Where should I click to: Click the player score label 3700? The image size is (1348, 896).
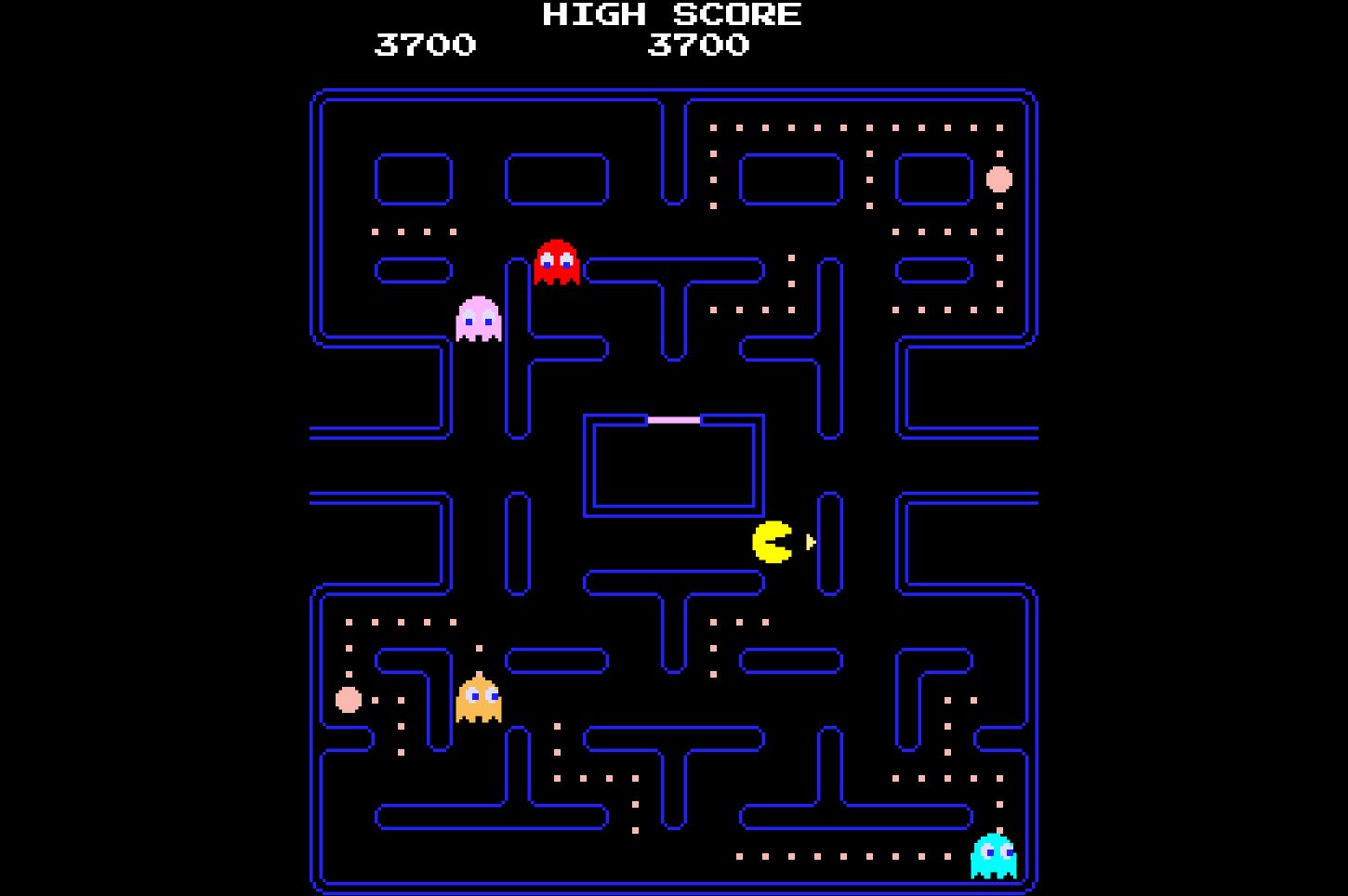pos(425,45)
